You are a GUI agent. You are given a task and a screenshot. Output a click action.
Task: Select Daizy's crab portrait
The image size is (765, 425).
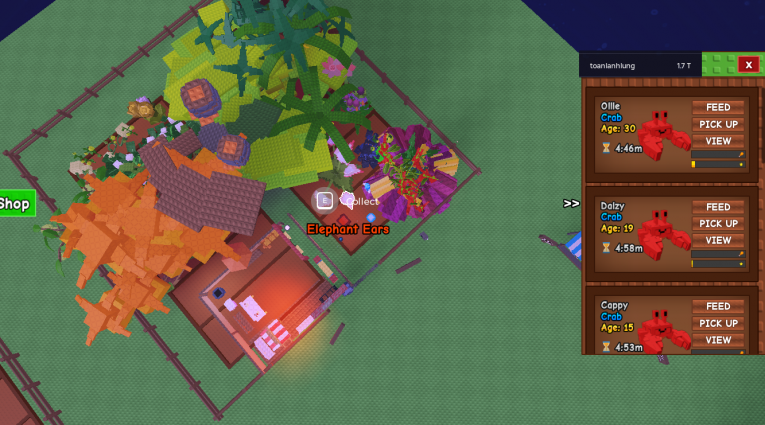tap(659, 234)
